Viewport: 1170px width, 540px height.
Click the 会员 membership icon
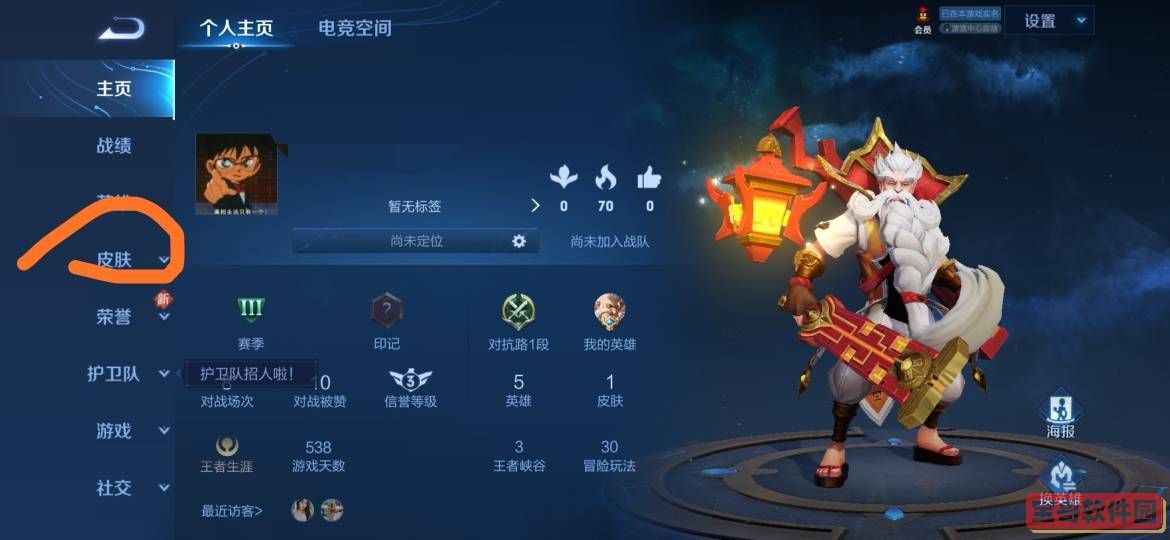click(x=922, y=20)
